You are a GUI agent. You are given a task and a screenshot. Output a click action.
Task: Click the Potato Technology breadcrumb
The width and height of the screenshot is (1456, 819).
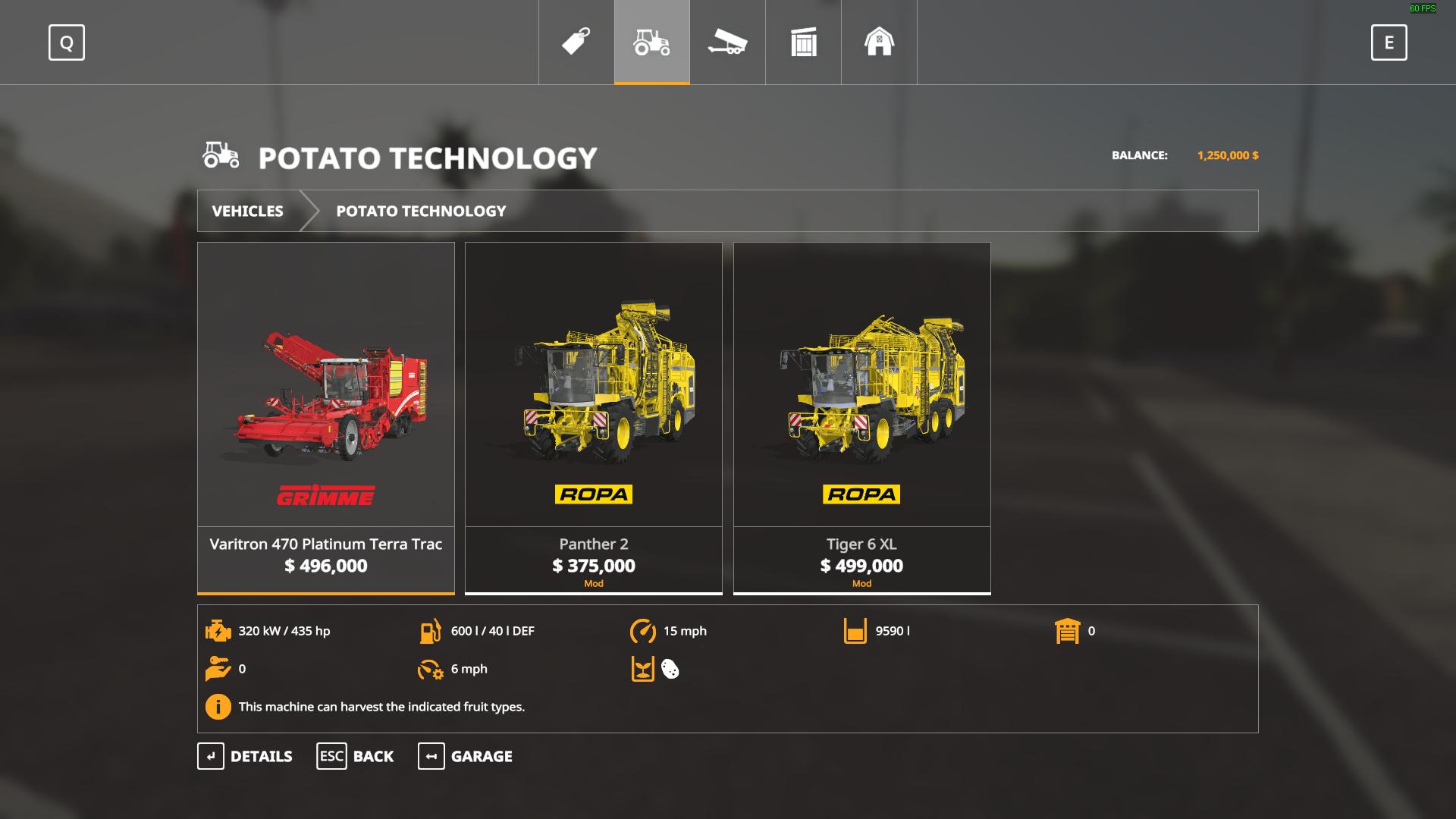(x=421, y=211)
